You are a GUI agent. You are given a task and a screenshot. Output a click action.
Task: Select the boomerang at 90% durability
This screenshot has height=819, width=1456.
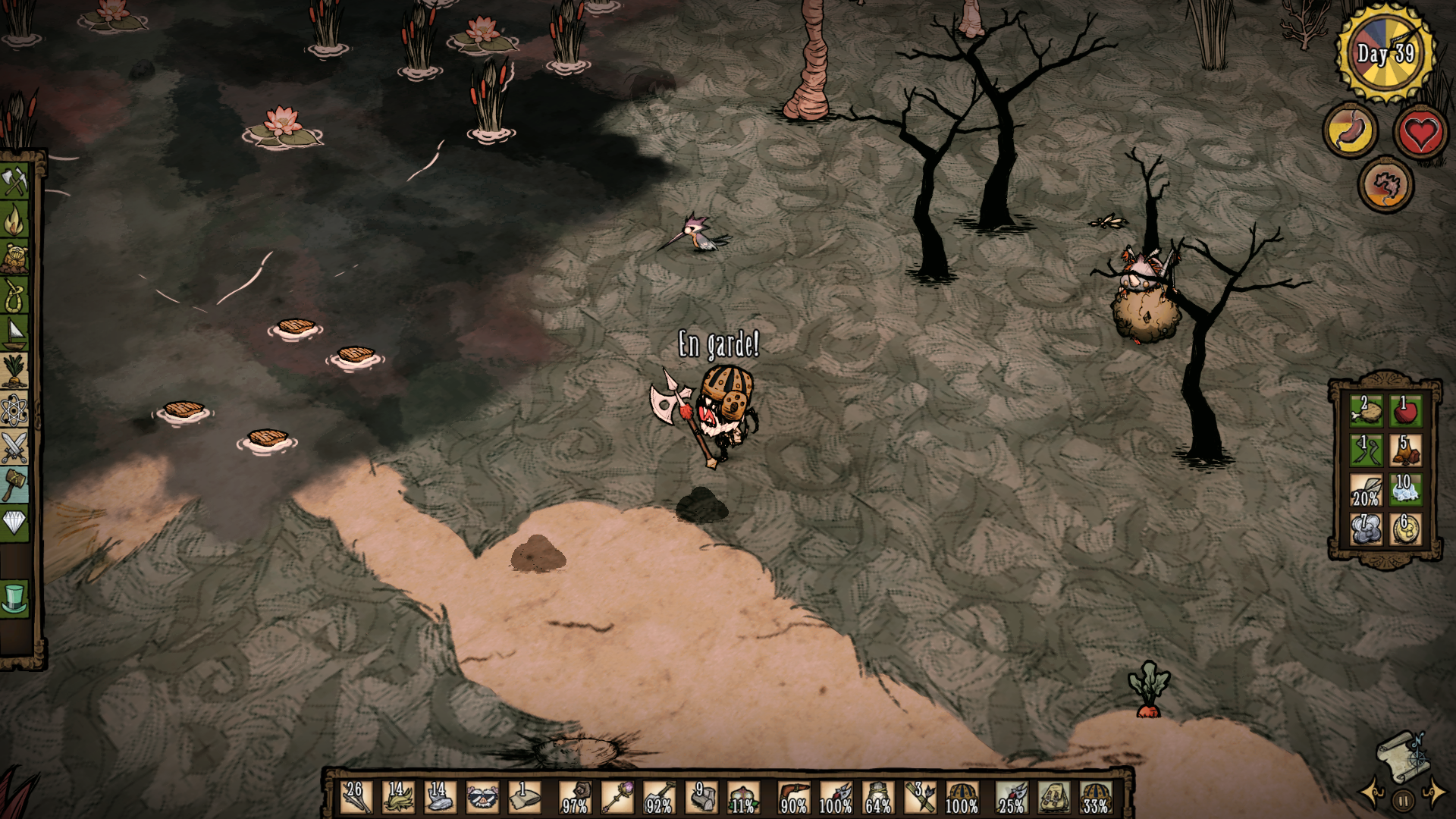(x=793, y=797)
